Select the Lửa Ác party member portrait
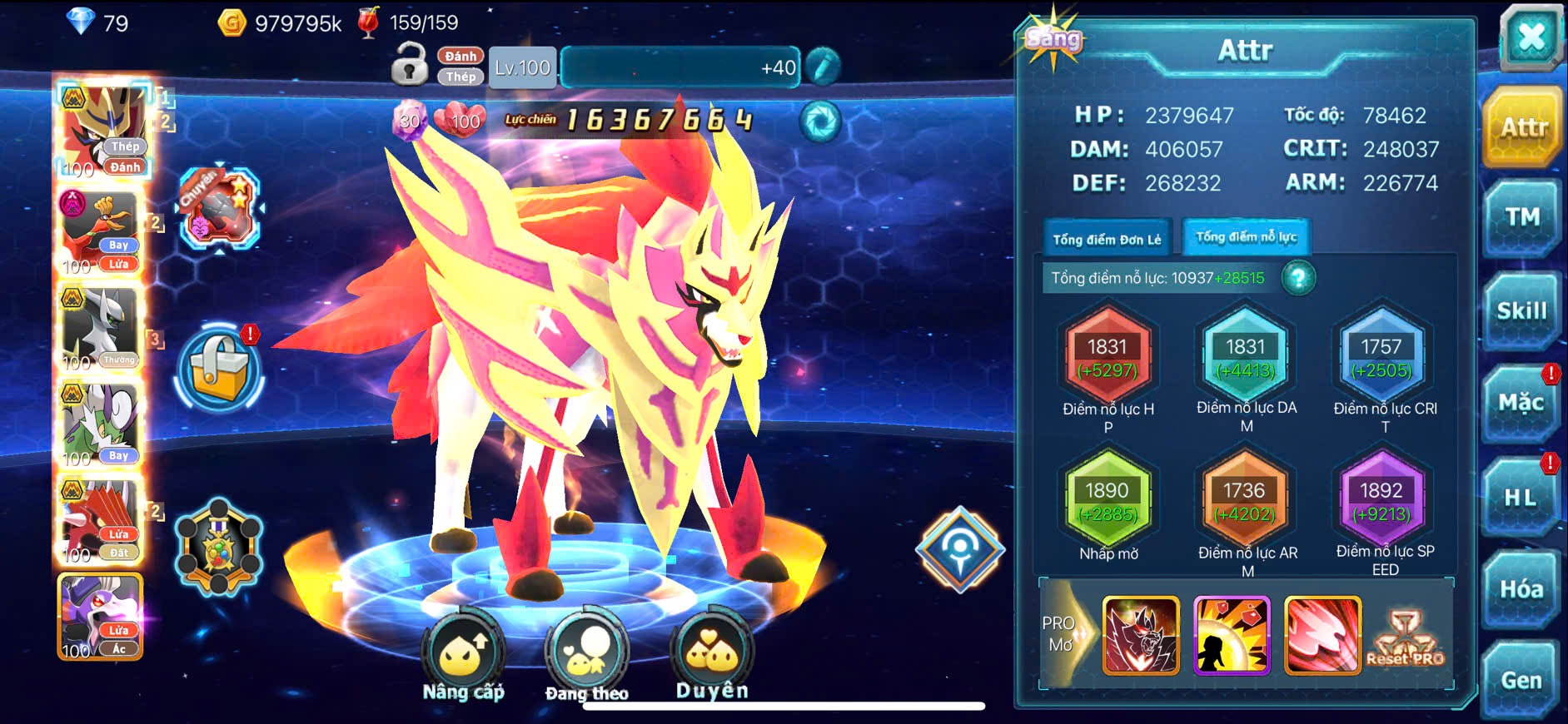Image resolution: width=1568 pixels, height=724 pixels. pyautogui.click(x=100, y=617)
